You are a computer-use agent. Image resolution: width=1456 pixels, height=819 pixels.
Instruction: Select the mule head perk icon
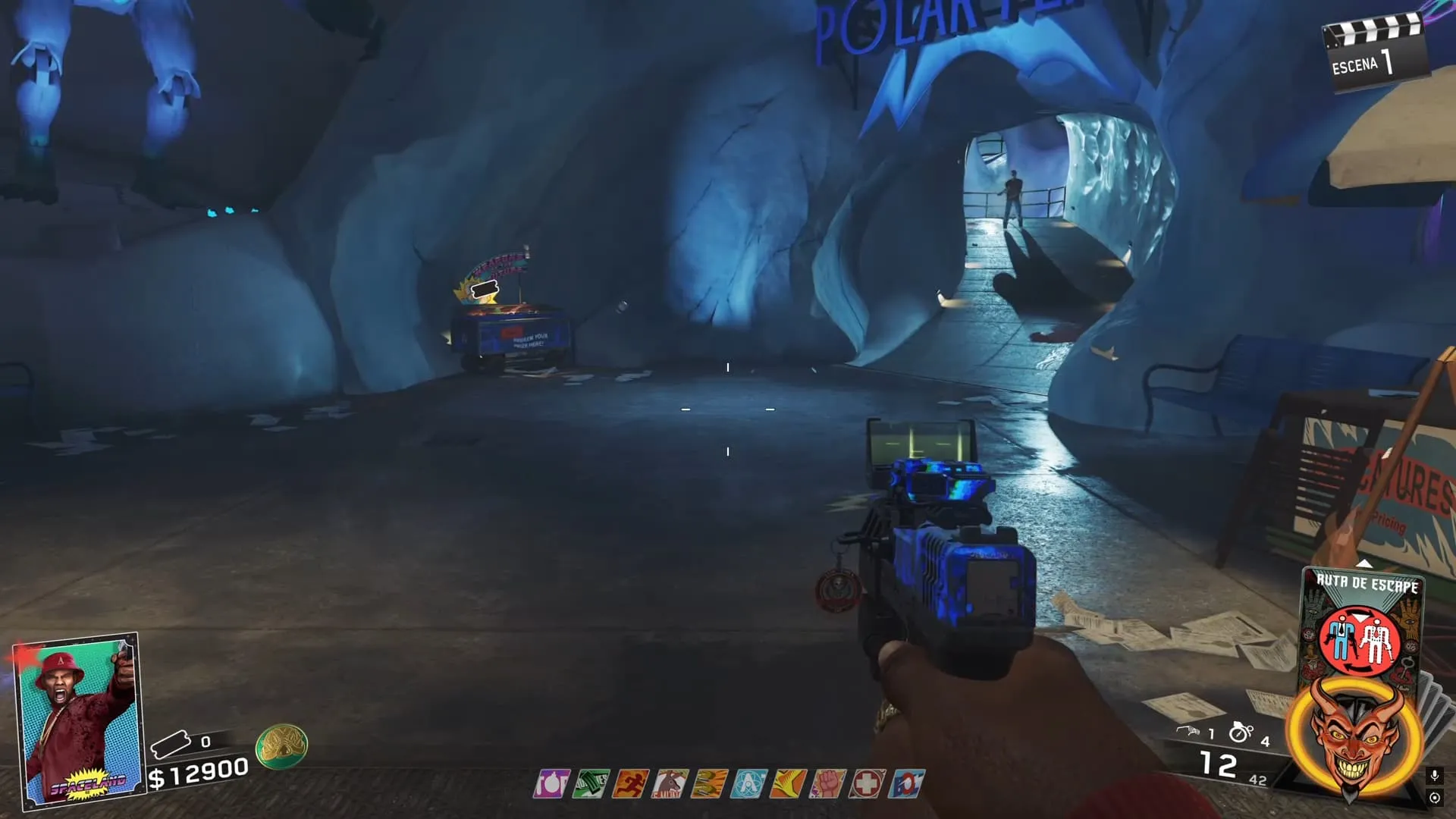670,783
